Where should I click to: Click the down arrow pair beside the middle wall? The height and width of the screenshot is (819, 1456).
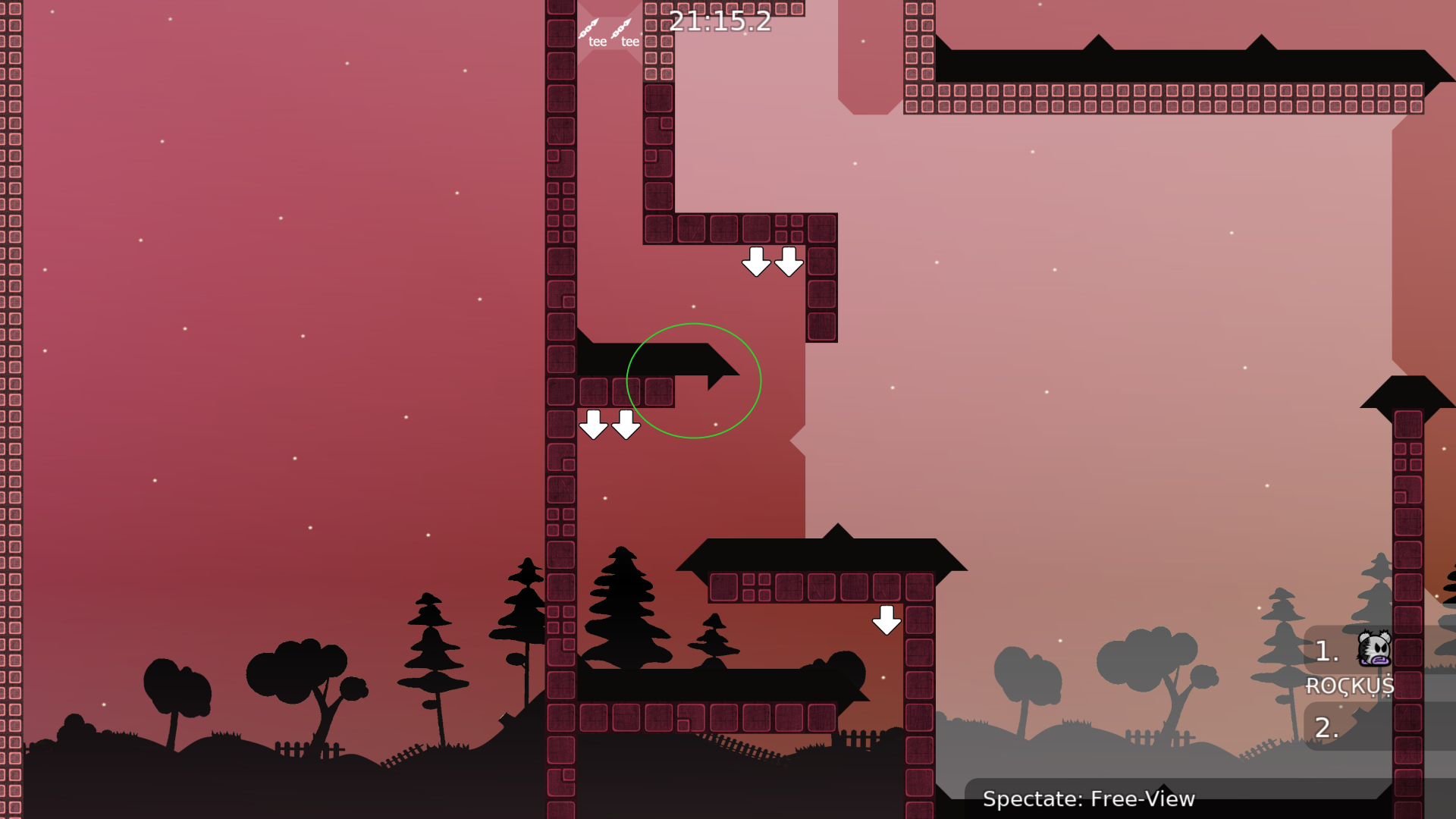[609, 425]
